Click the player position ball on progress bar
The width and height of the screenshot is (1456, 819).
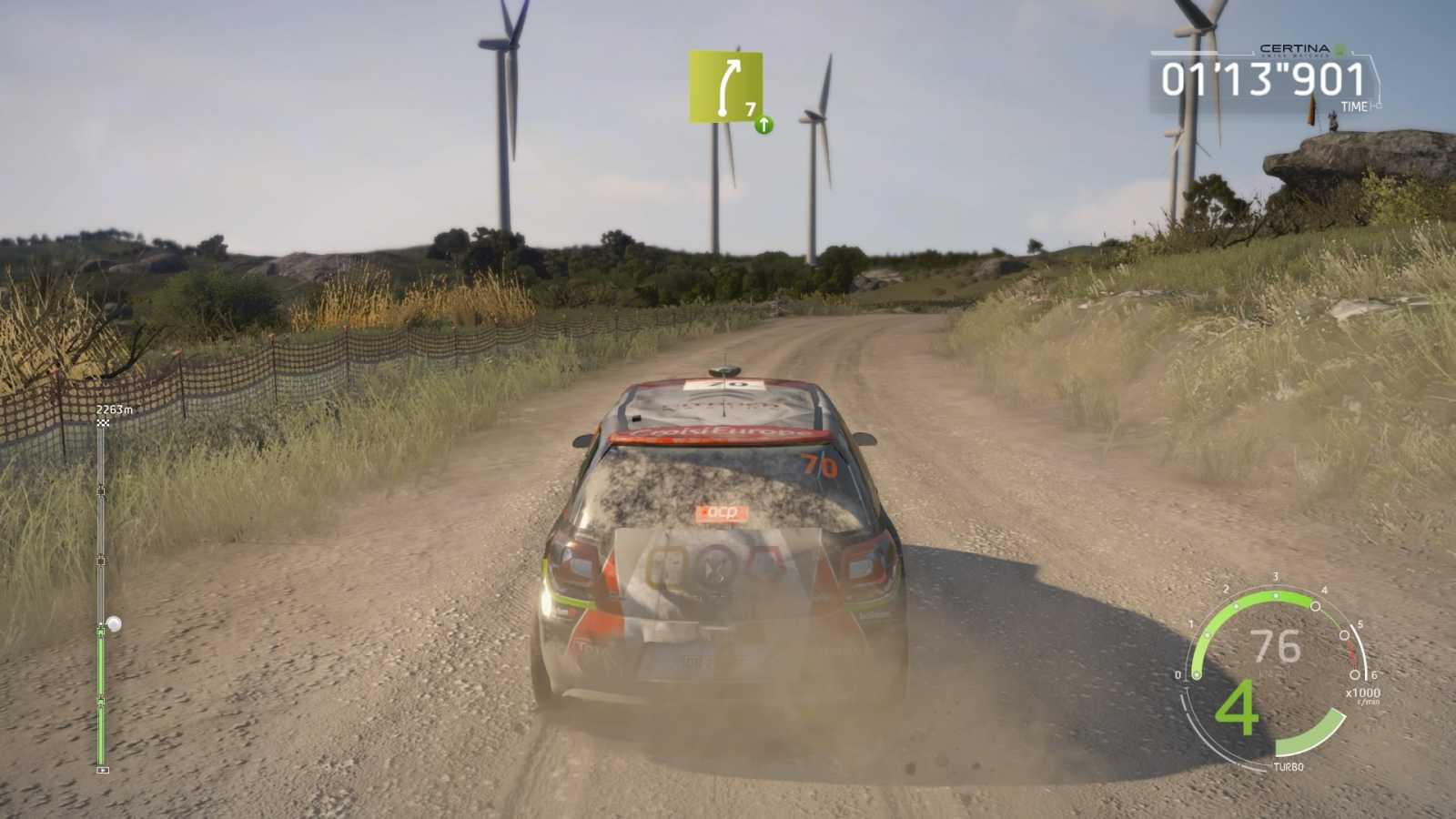115,624
